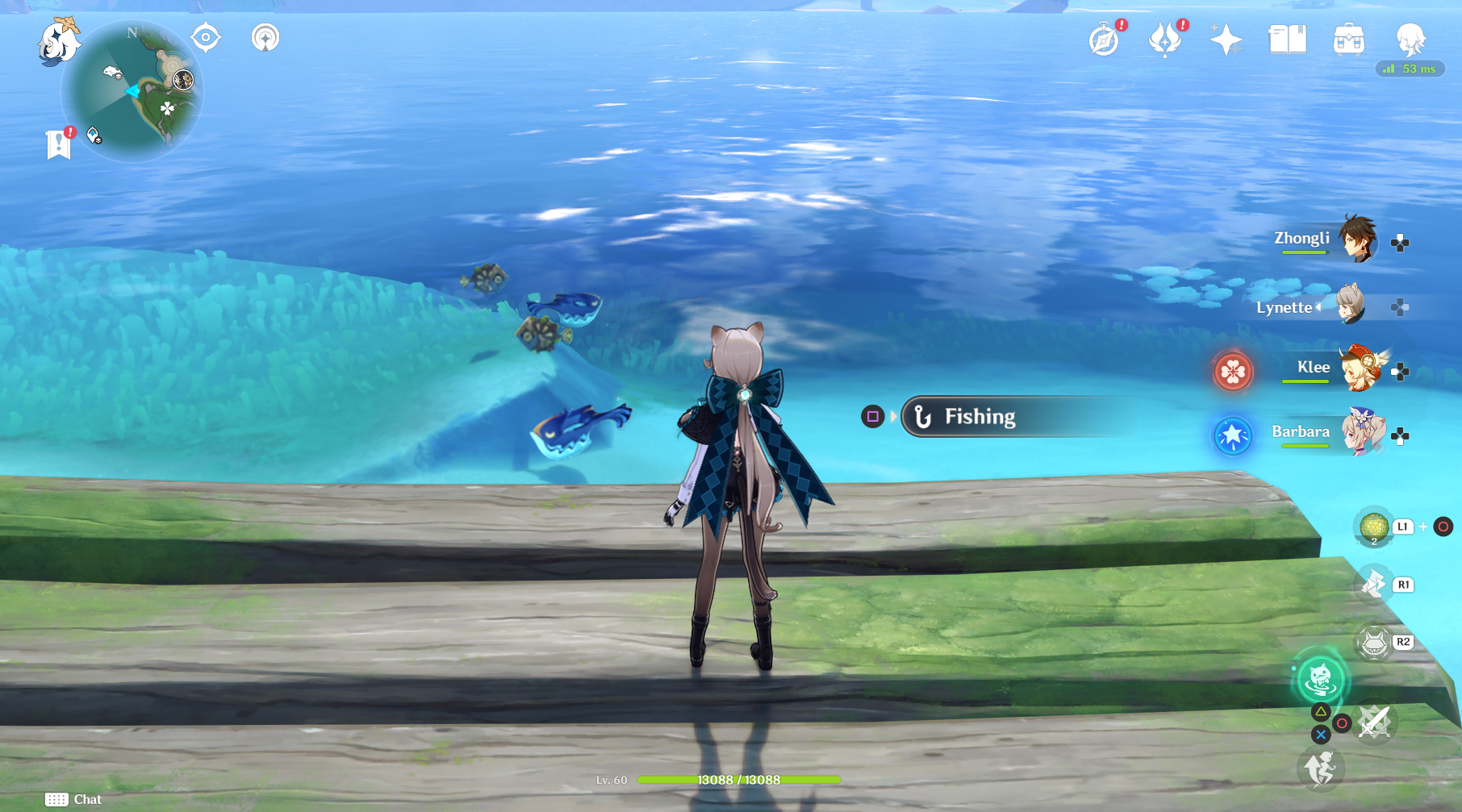The height and width of the screenshot is (812, 1462).
Task: Open the Paimon menu icon
Action: (58, 40)
